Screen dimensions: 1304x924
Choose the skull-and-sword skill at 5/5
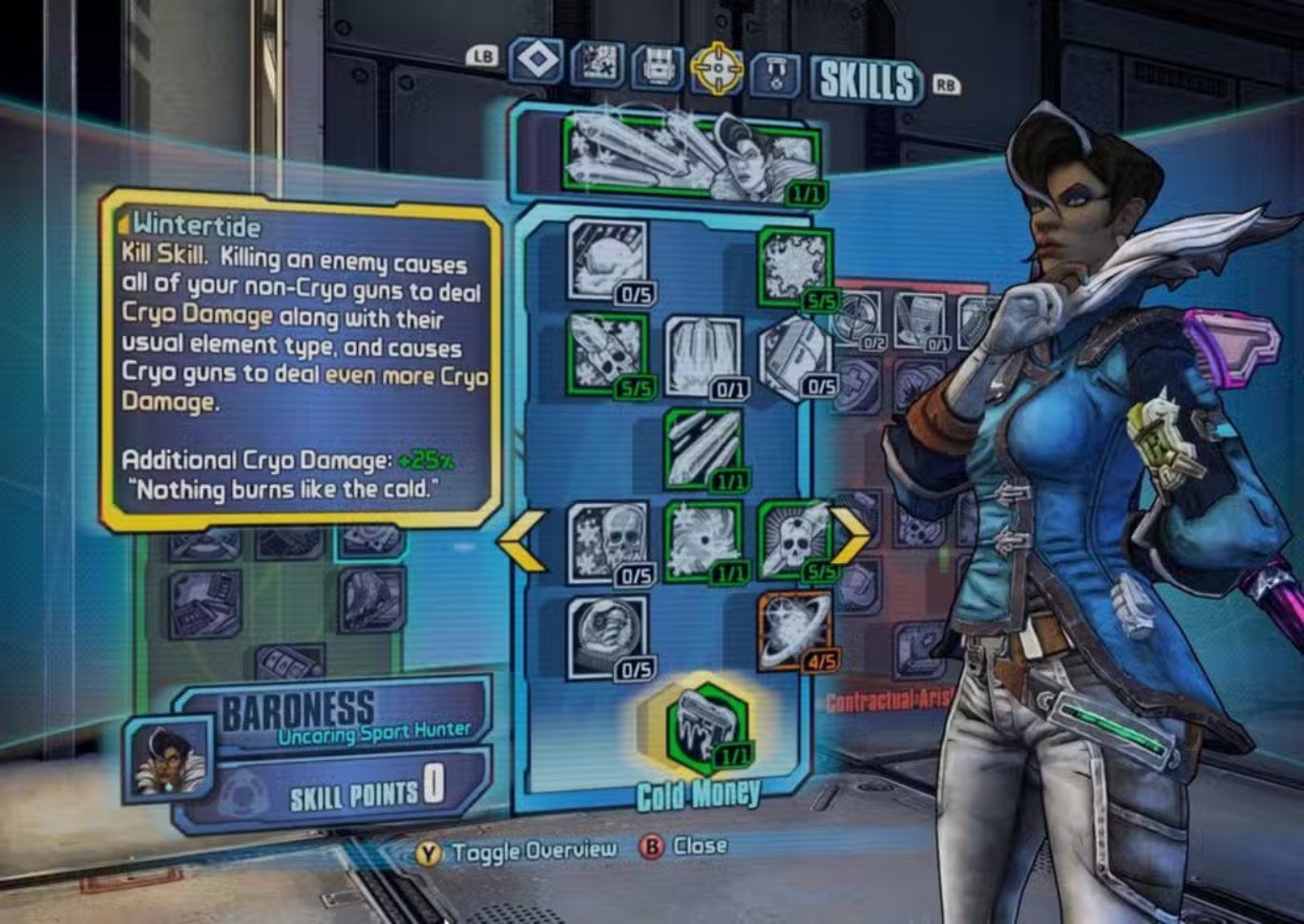(794, 540)
